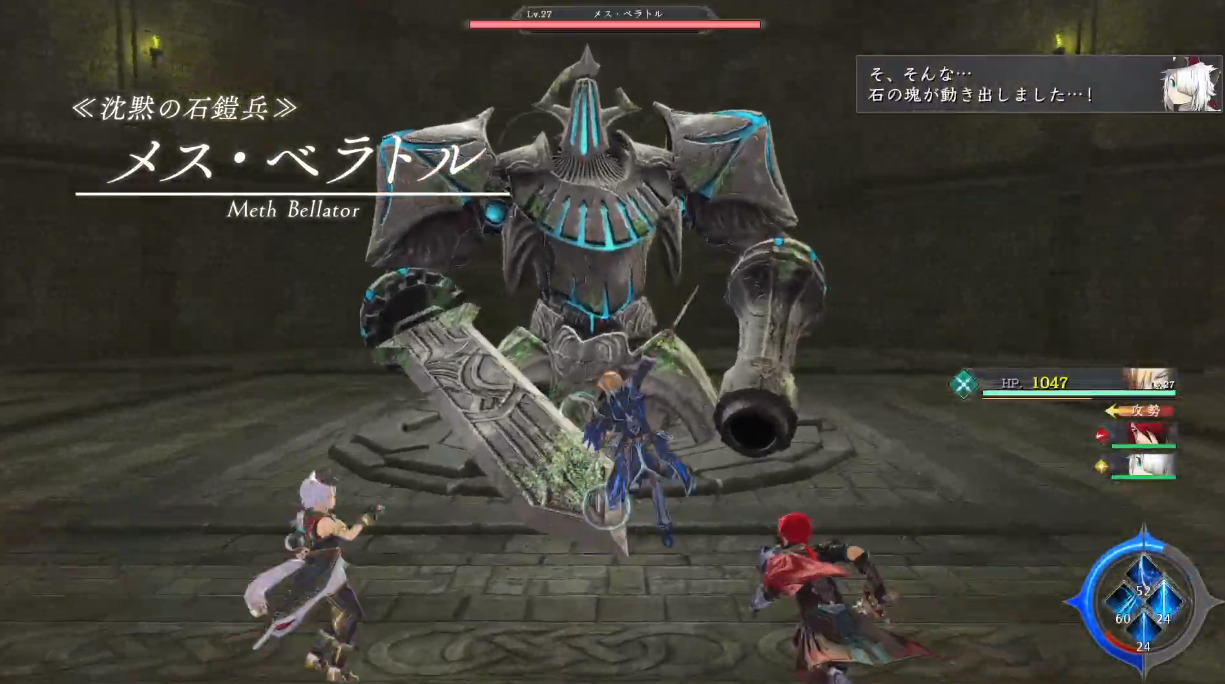Select the active blonde character portrait

tap(1149, 379)
